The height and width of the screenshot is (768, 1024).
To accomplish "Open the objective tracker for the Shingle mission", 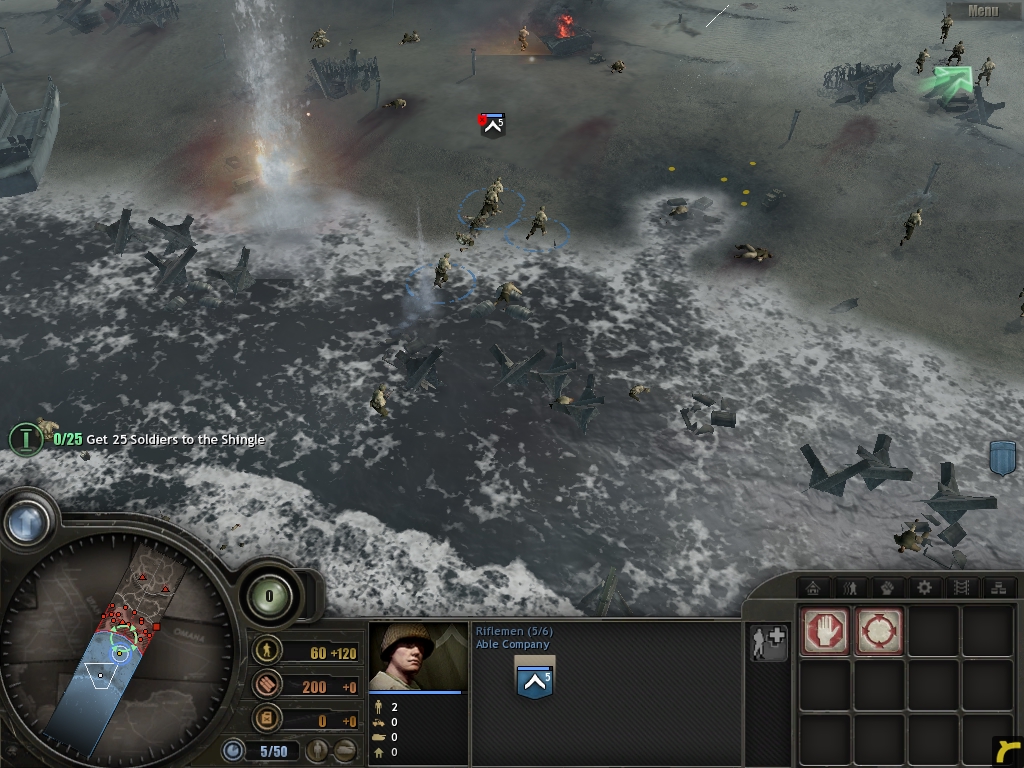I will click(x=26, y=439).
